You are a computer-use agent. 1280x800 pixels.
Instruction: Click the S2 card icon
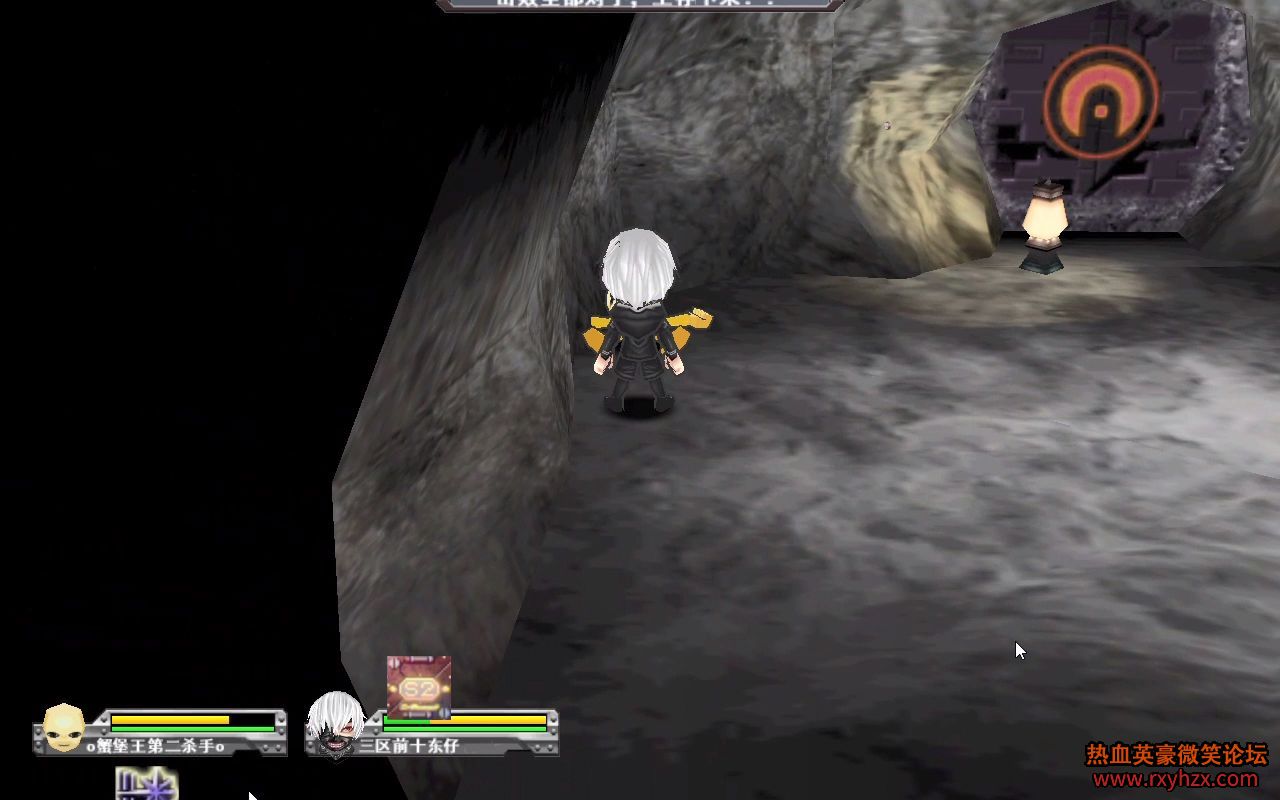(x=419, y=687)
